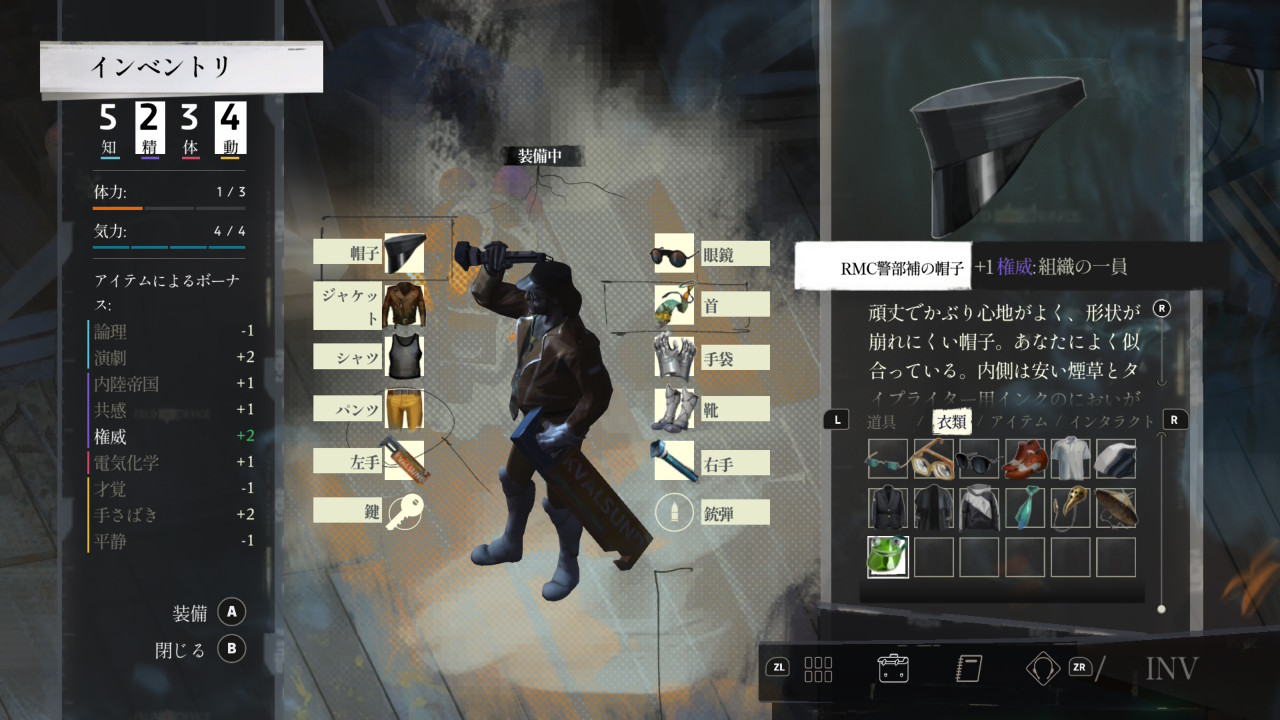The image size is (1280, 720).
Task: Select the equipped tank top shirt slot
Action: (404, 356)
